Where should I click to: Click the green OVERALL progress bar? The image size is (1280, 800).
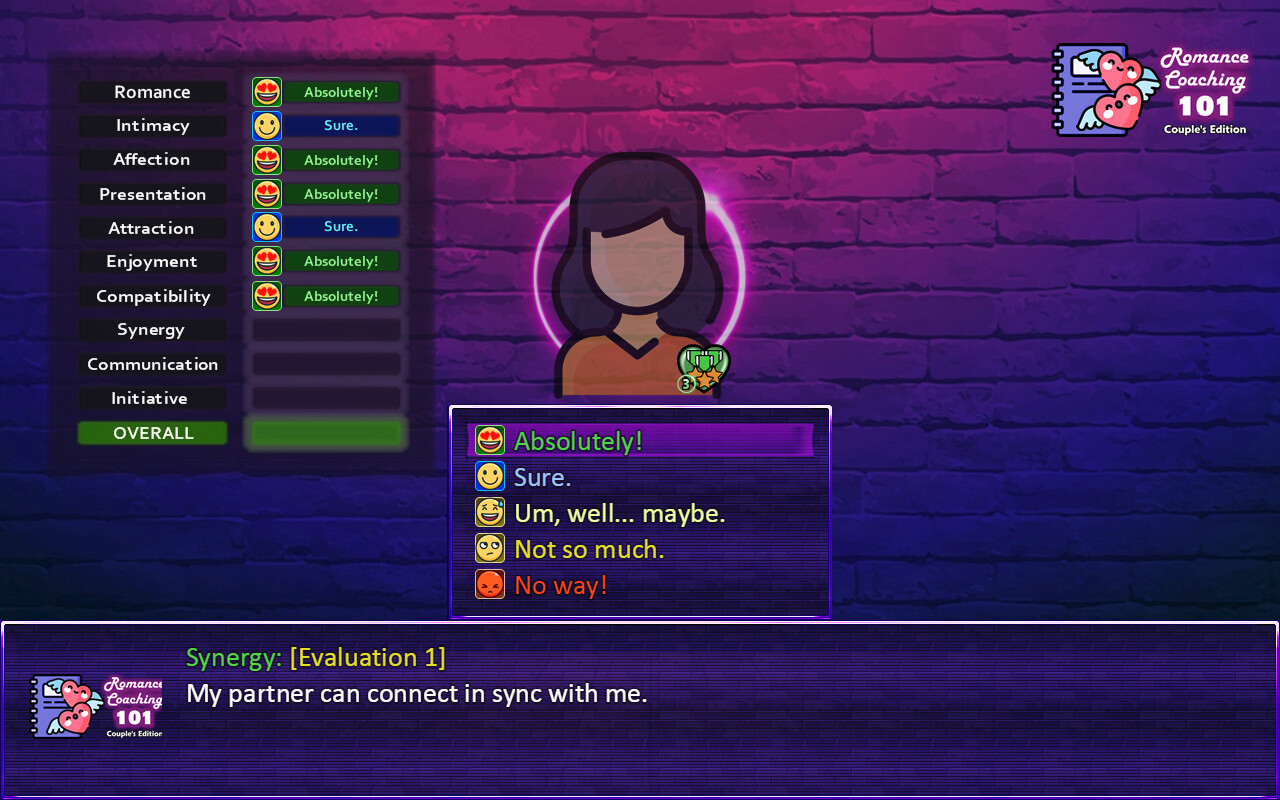[325, 432]
